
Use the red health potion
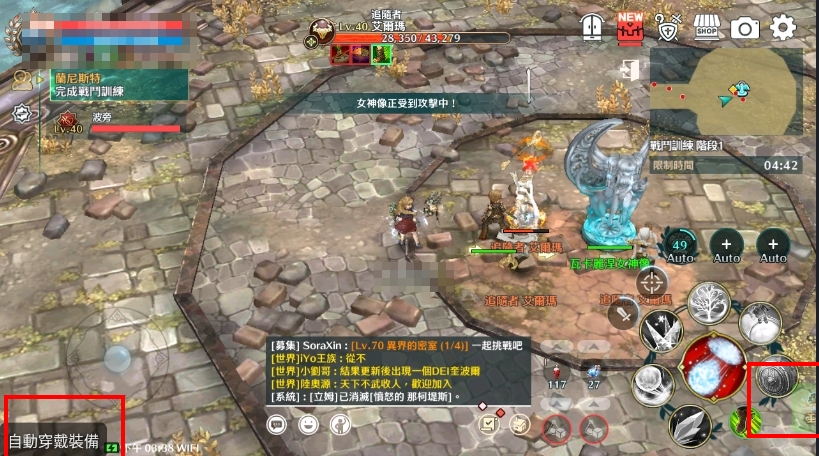[x=557, y=372]
